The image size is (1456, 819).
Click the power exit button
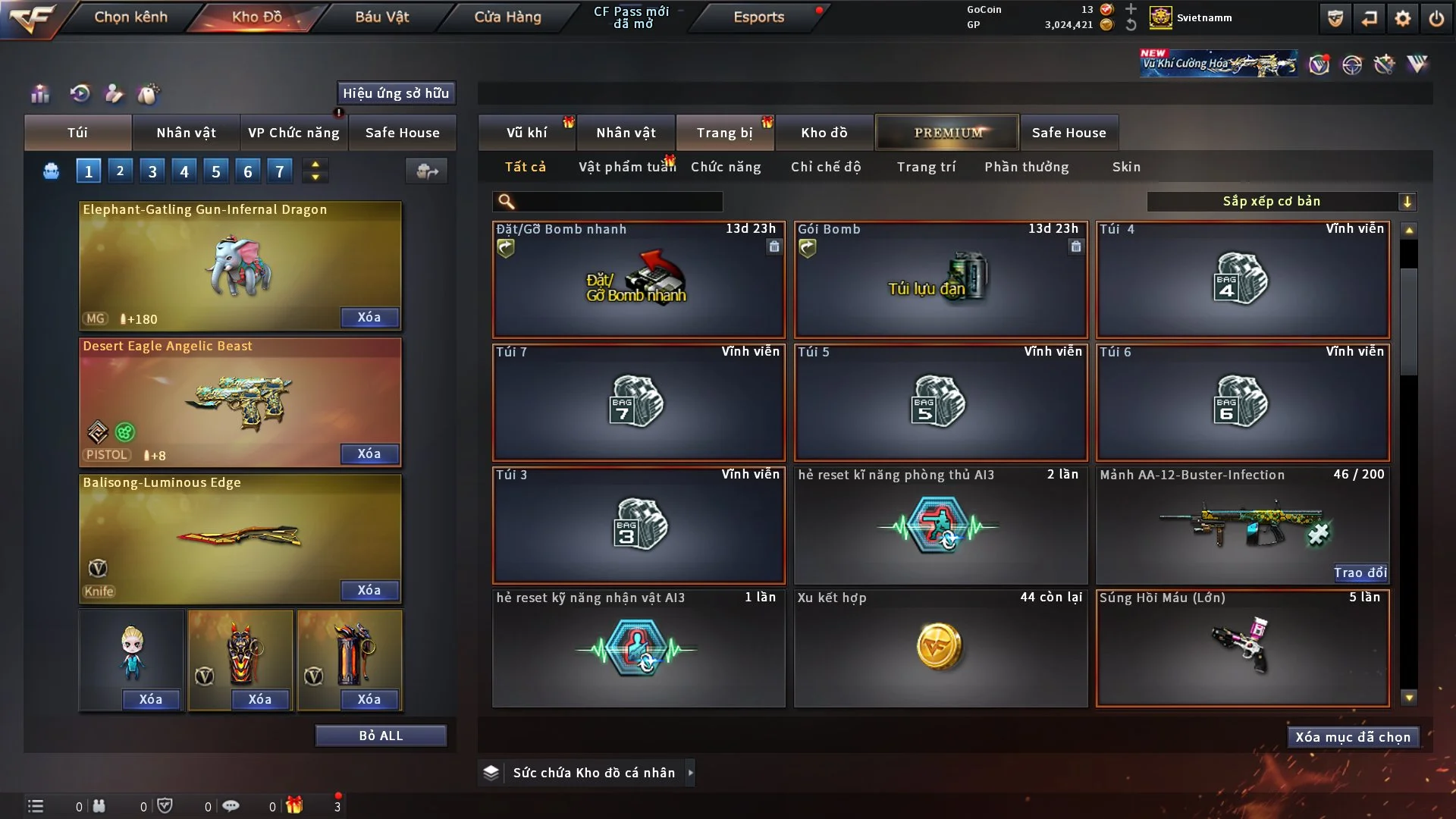(1436, 18)
